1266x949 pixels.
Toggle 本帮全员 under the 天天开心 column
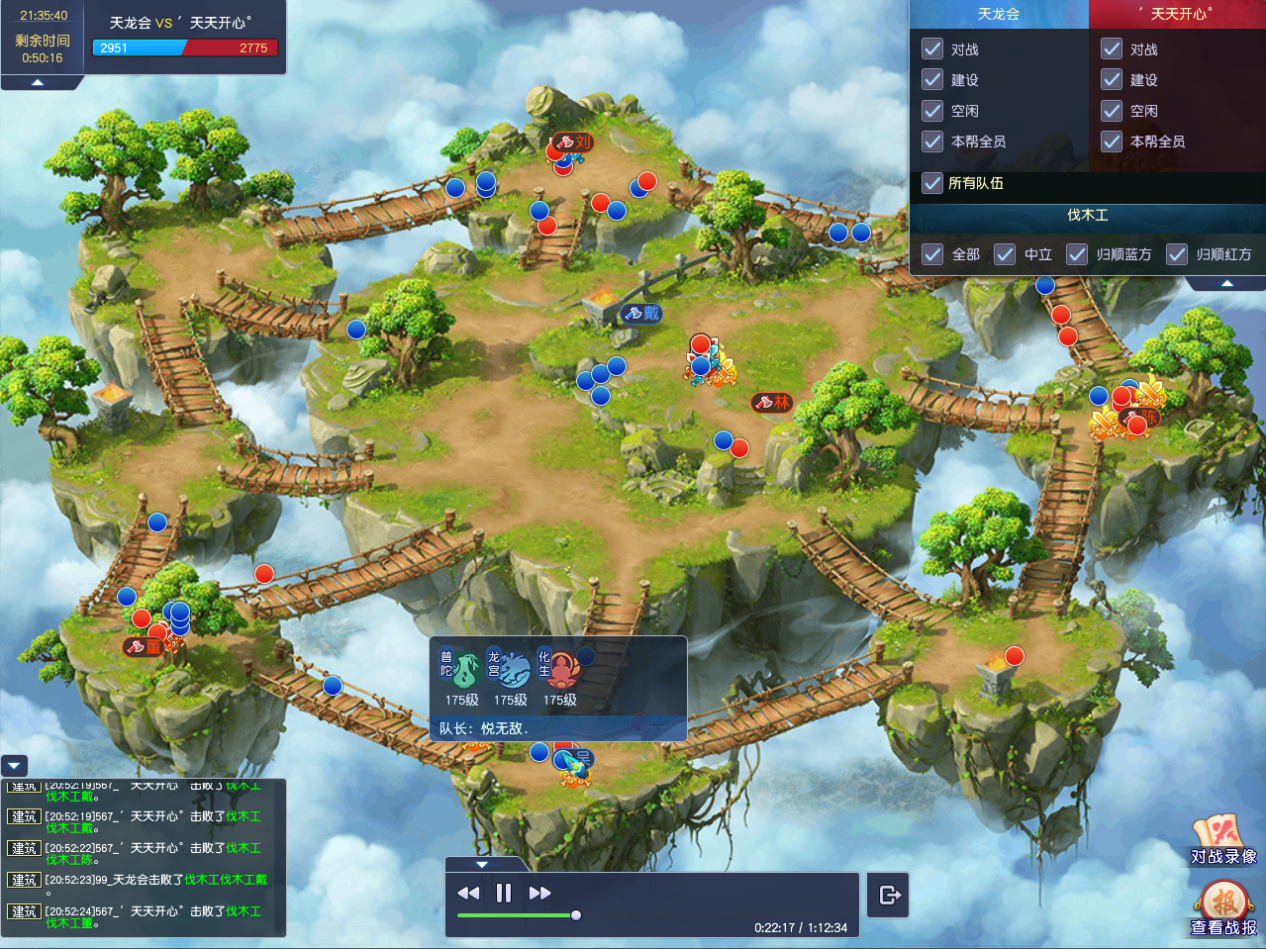coord(1111,142)
